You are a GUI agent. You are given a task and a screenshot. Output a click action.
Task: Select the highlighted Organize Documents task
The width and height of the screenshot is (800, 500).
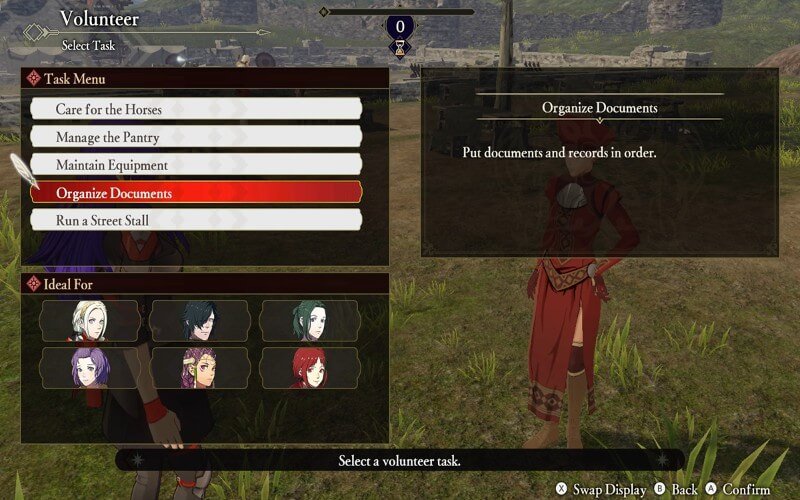[x=195, y=193]
